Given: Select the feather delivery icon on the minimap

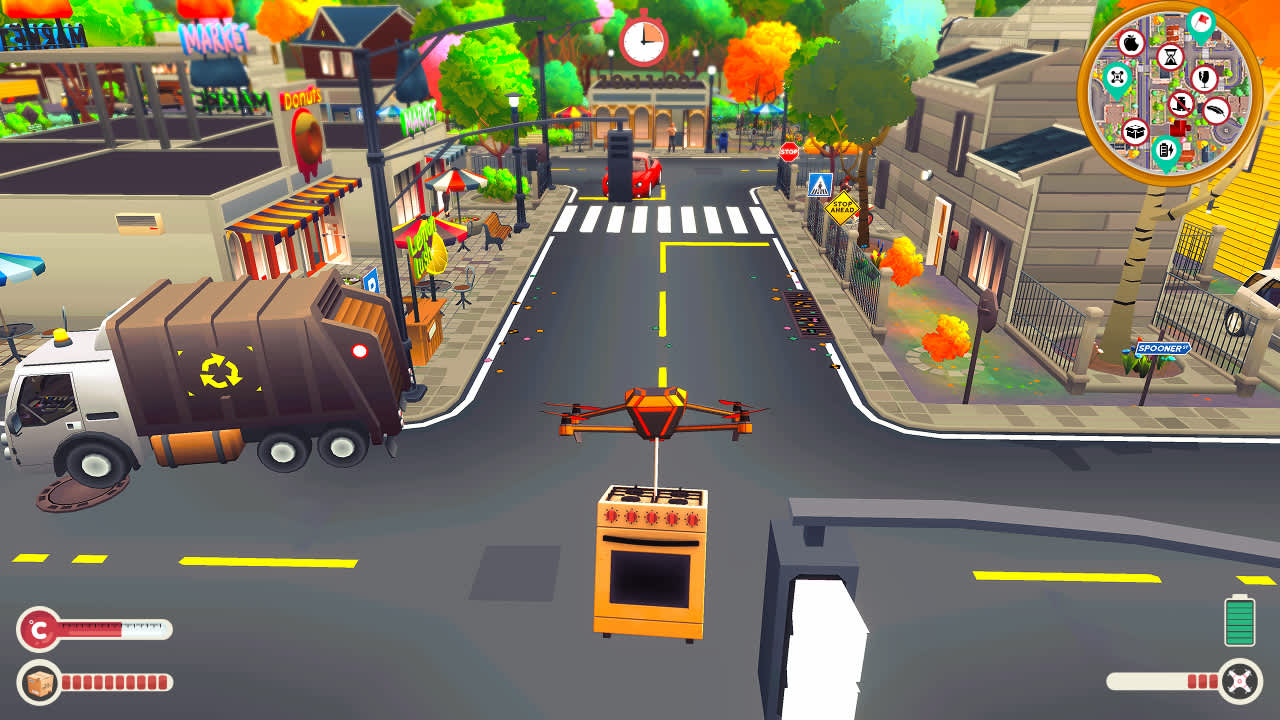Looking at the screenshot, I should (1215, 110).
